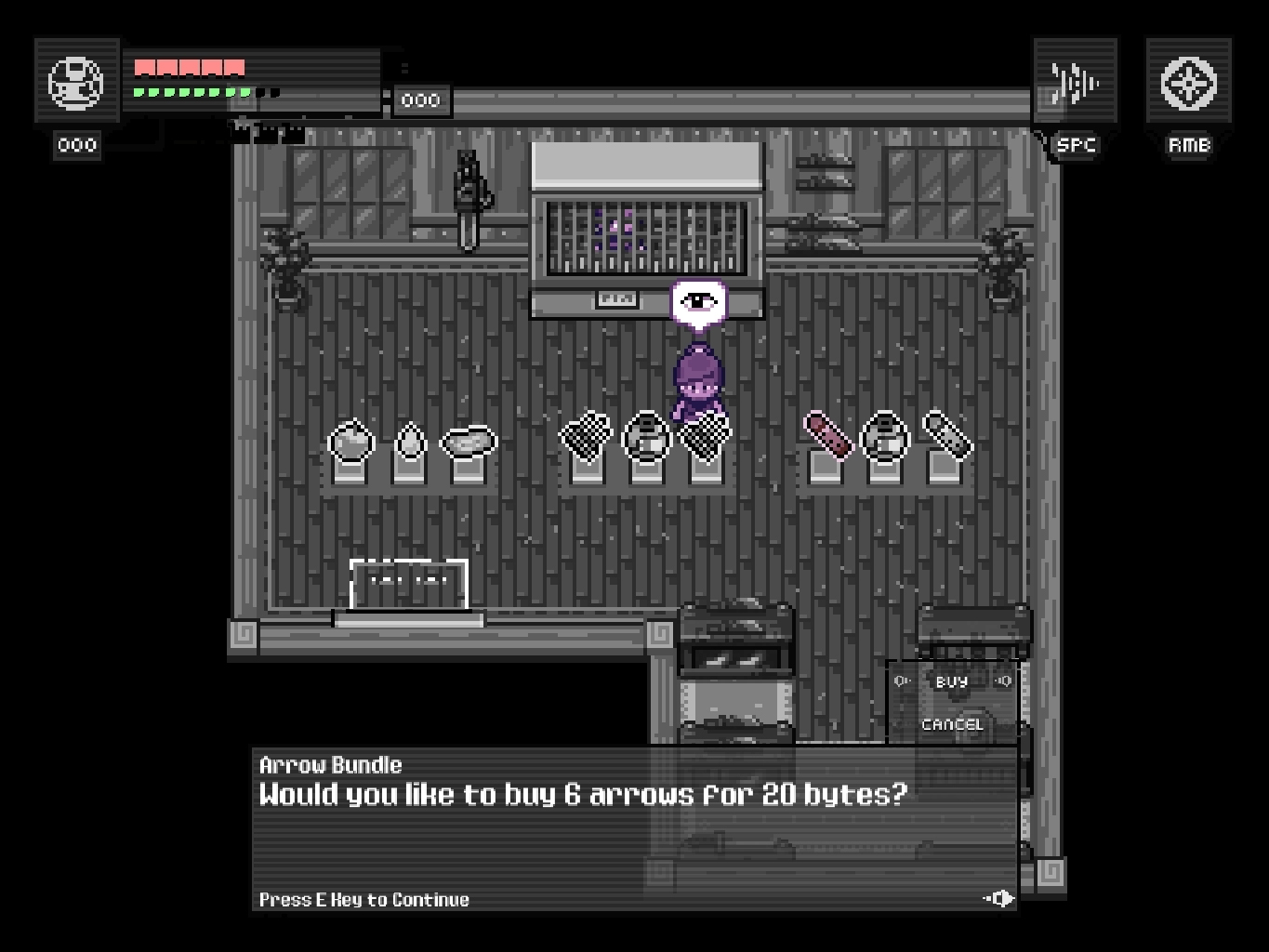Click the player portrait icon top-left
Screen dimensions: 1269x952
[76, 82]
